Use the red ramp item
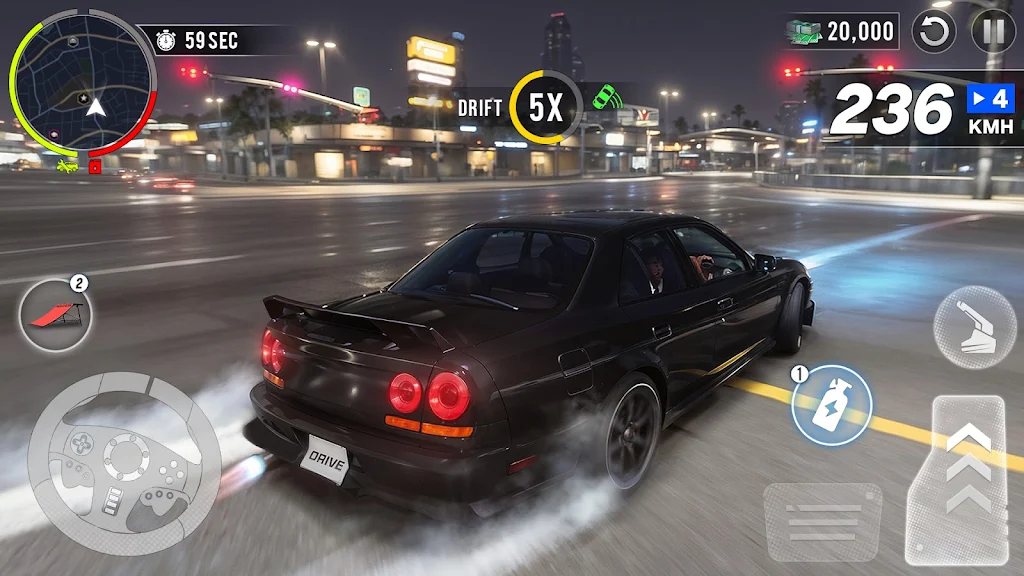The width and height of the screenshot is (1024, 576). click(56, 314)
